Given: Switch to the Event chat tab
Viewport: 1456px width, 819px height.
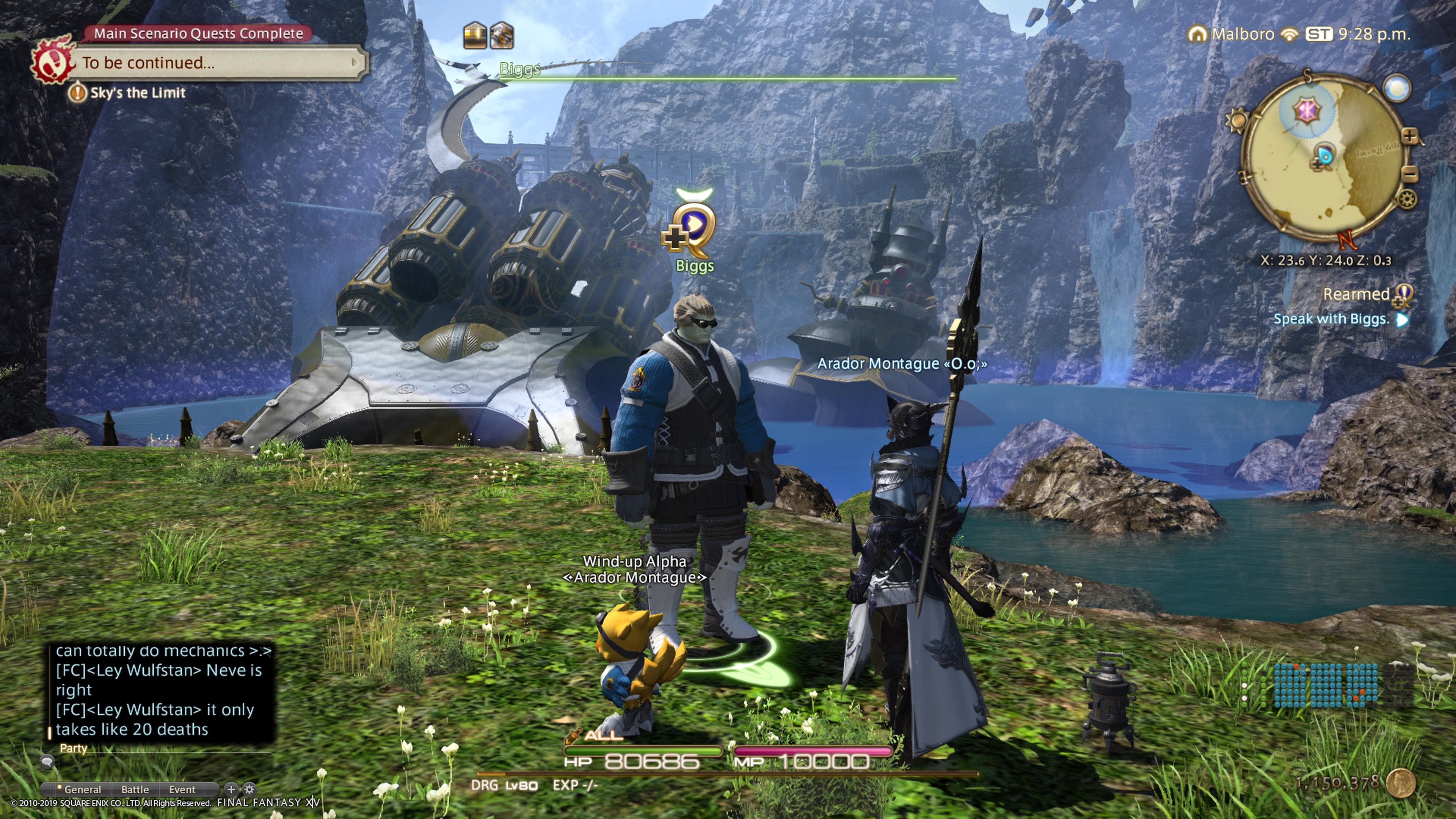Looking at the screenshot, I should [182, 789].
